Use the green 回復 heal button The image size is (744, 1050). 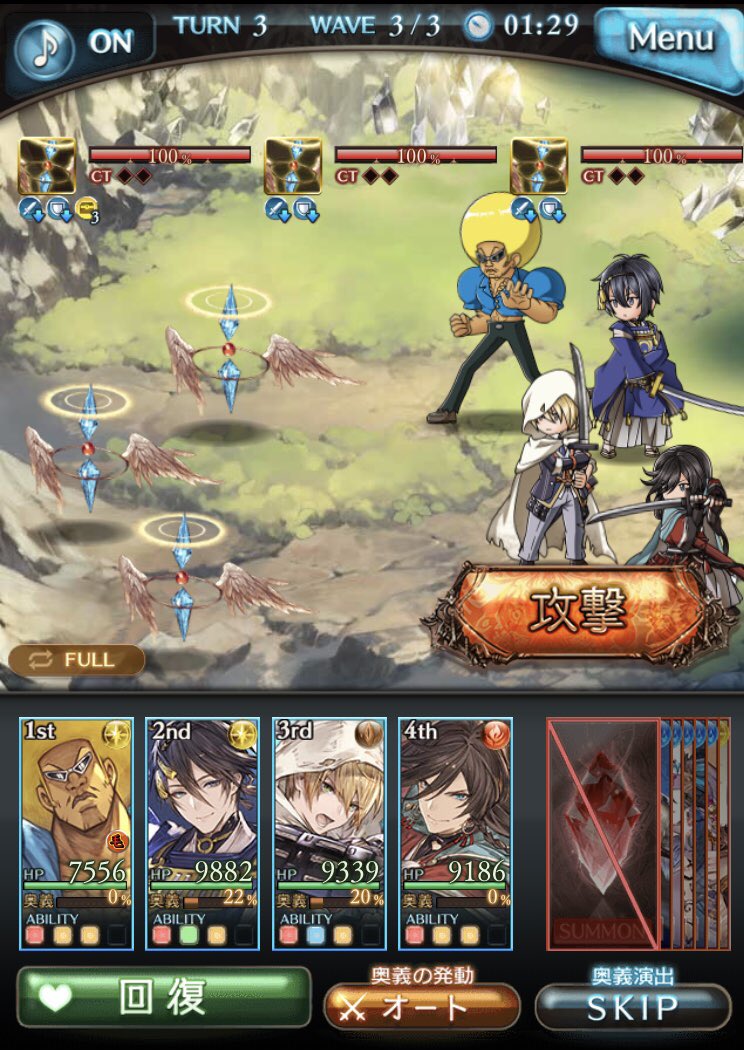click(163, 998)
